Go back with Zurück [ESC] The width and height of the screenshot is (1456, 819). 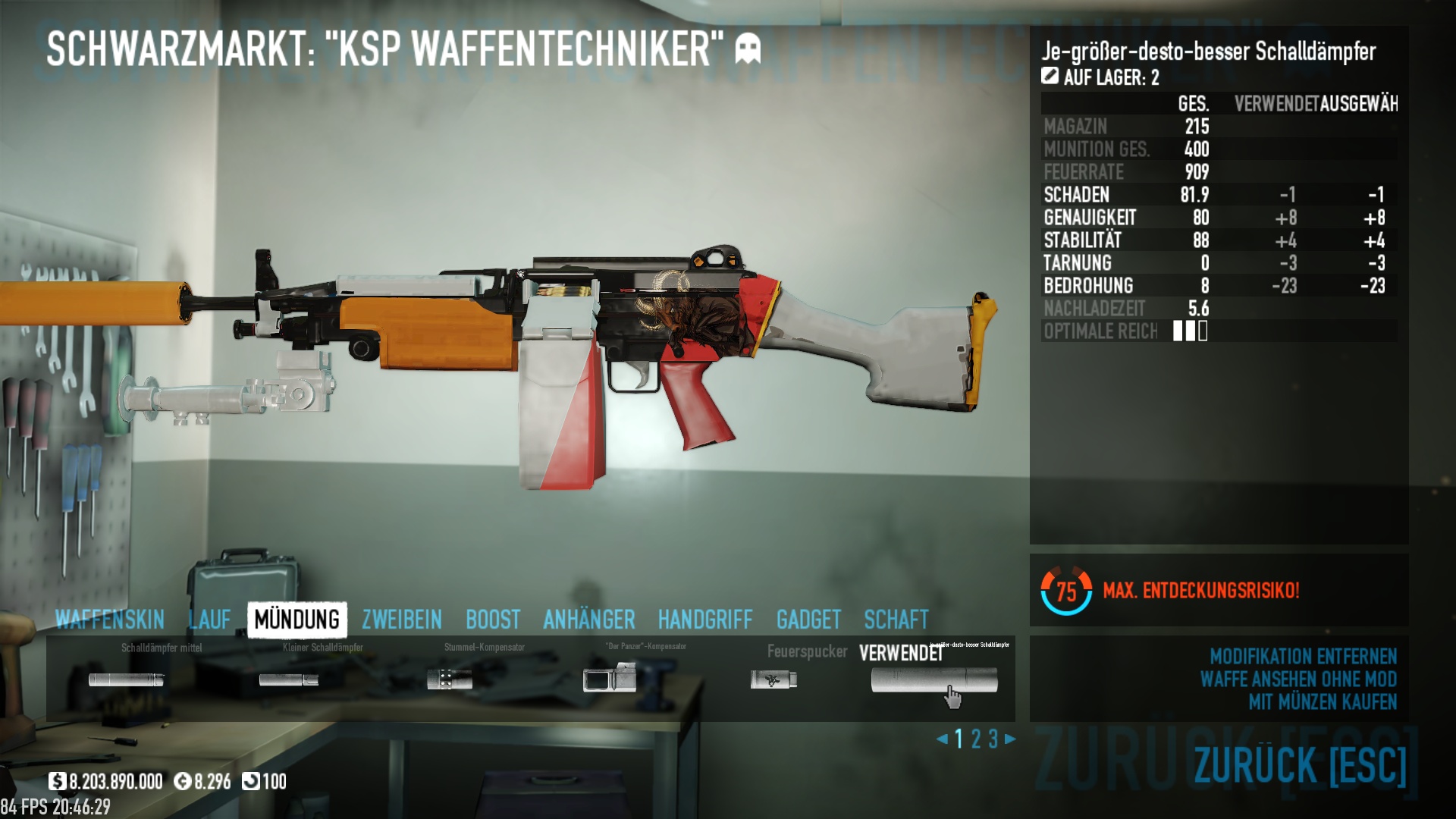(1300, 764)
